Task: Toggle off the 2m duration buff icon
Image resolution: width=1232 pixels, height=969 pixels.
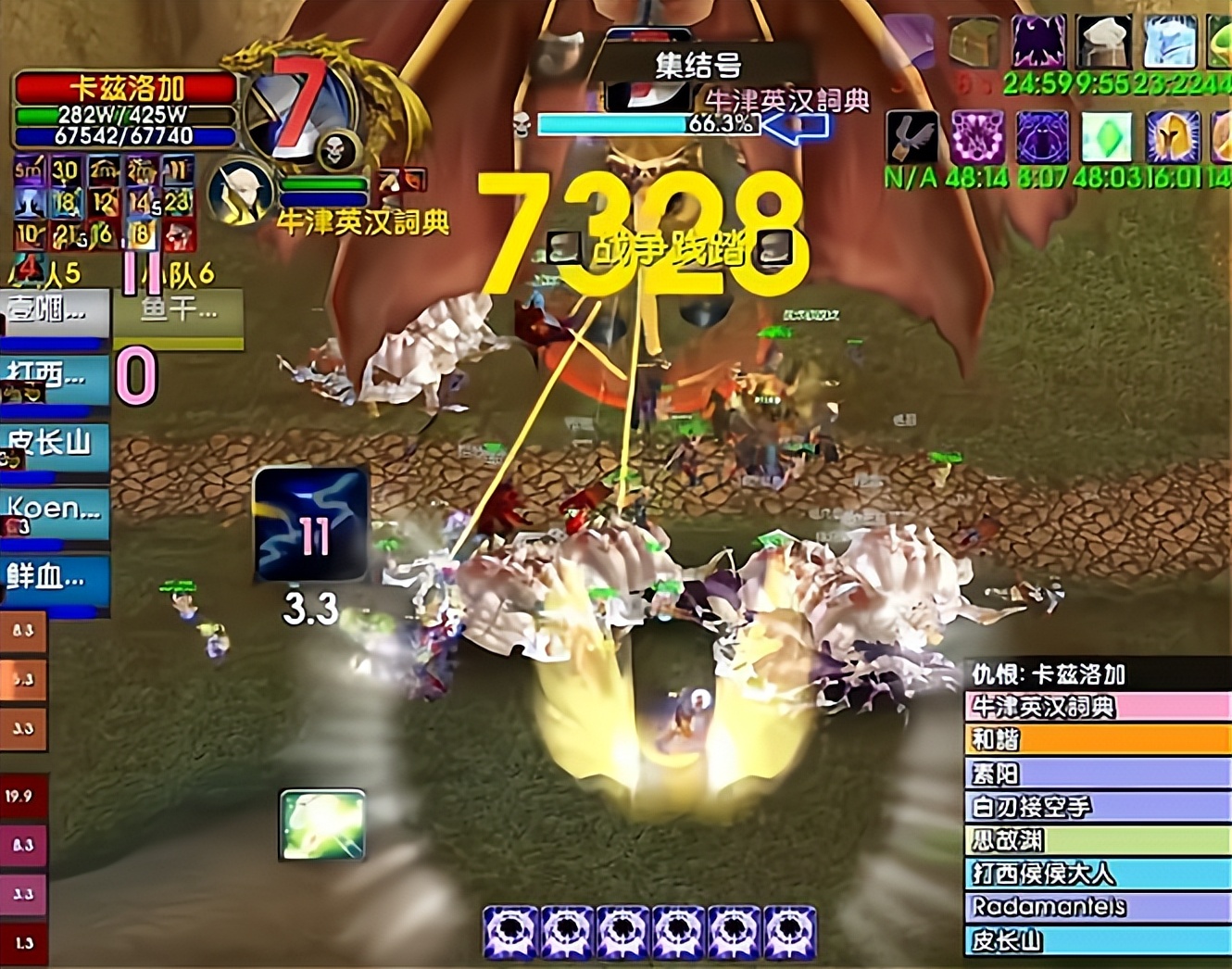Action: [103, 168]
